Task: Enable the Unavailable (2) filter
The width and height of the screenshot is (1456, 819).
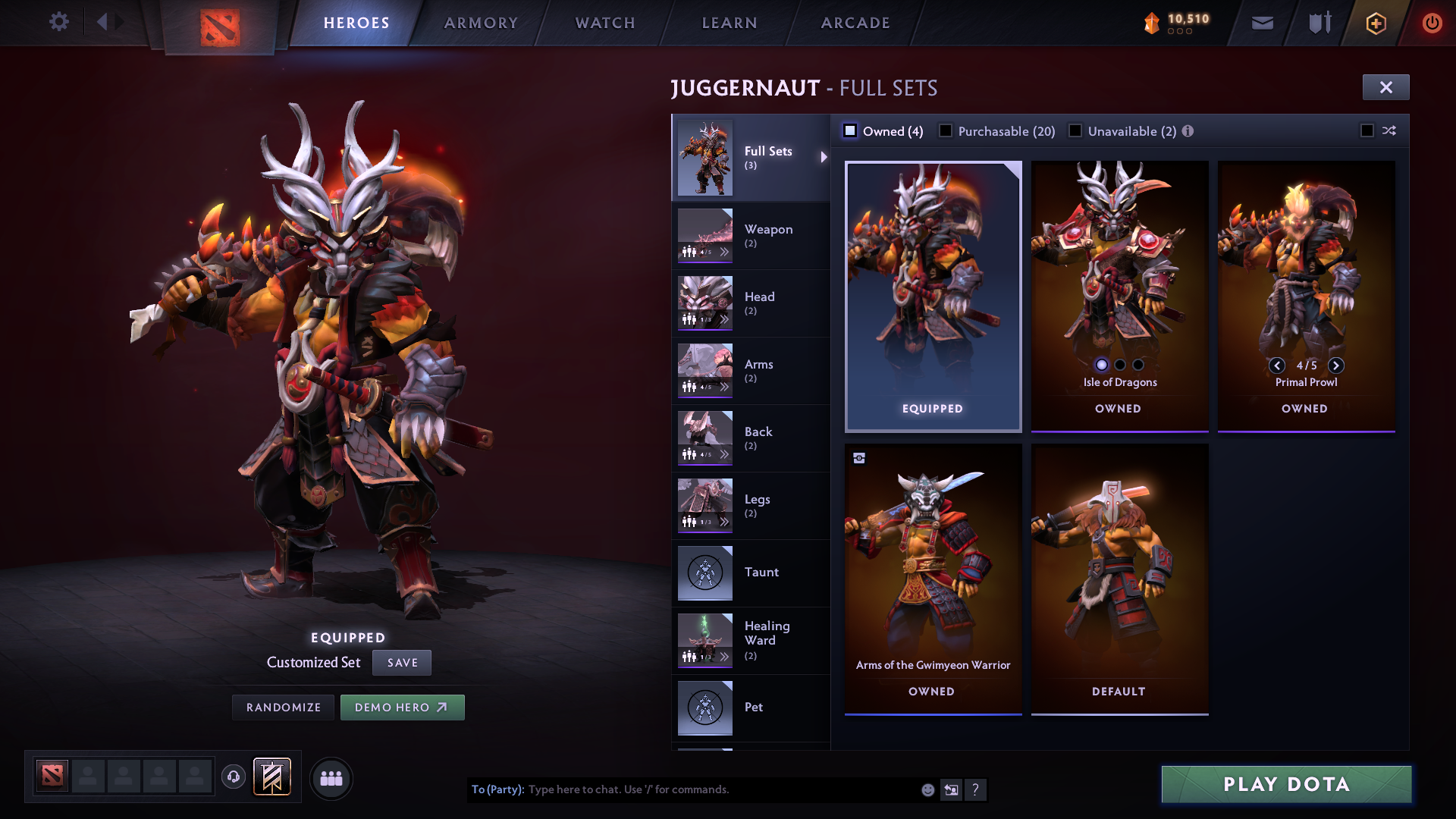Action: click(1075, 130)
